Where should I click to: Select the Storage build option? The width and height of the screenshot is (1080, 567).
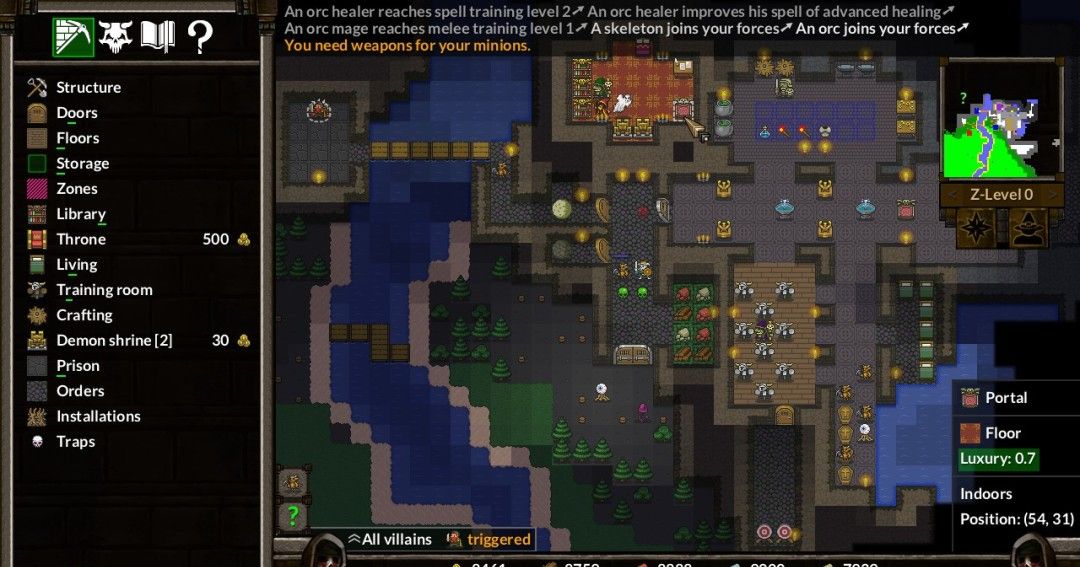point(82,163)
